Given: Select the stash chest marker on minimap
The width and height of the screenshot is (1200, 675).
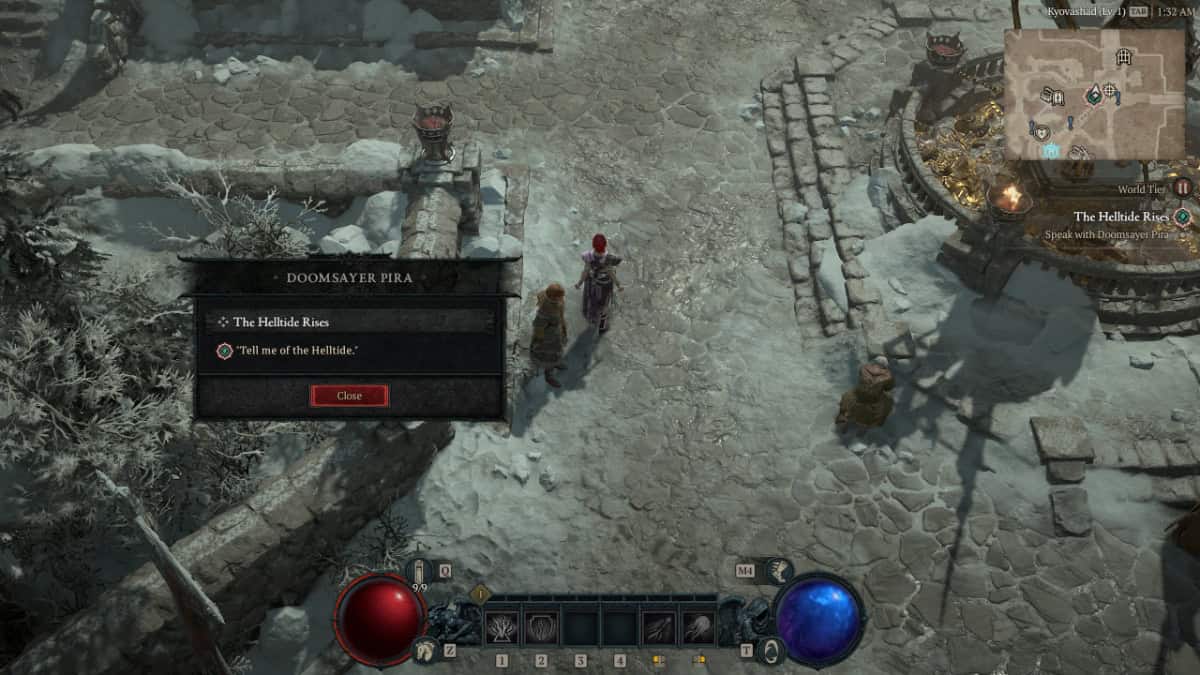Looking at the screenshot, I should (1052, 96).
